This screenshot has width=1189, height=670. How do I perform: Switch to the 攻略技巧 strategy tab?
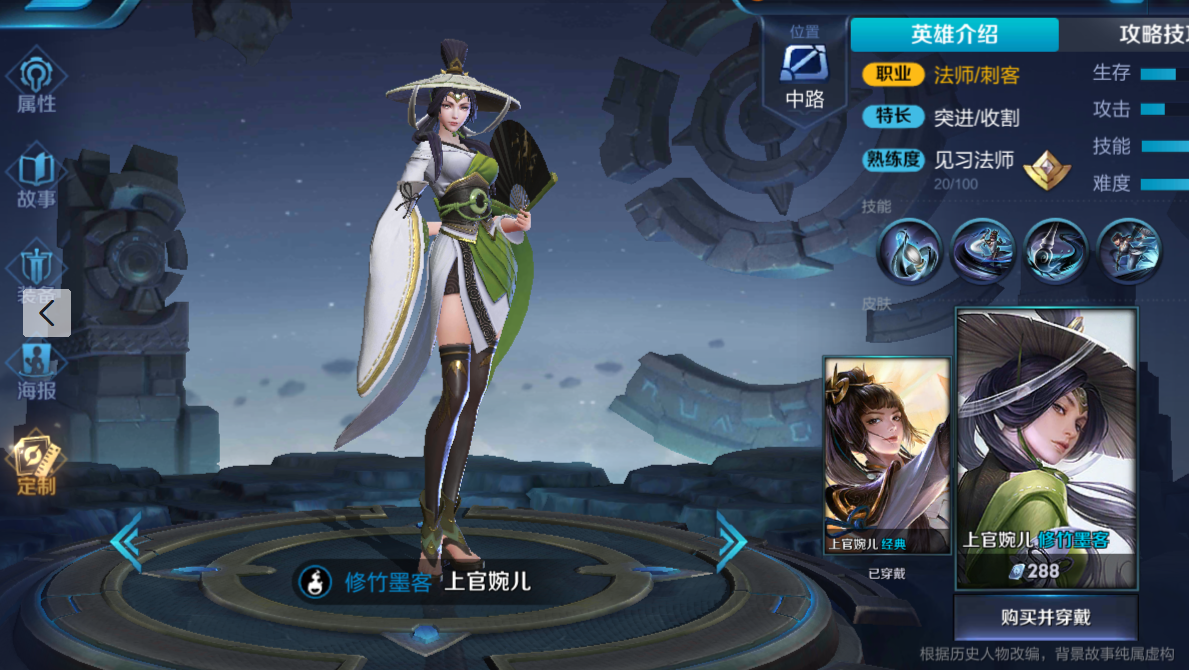coord(1150,34)
